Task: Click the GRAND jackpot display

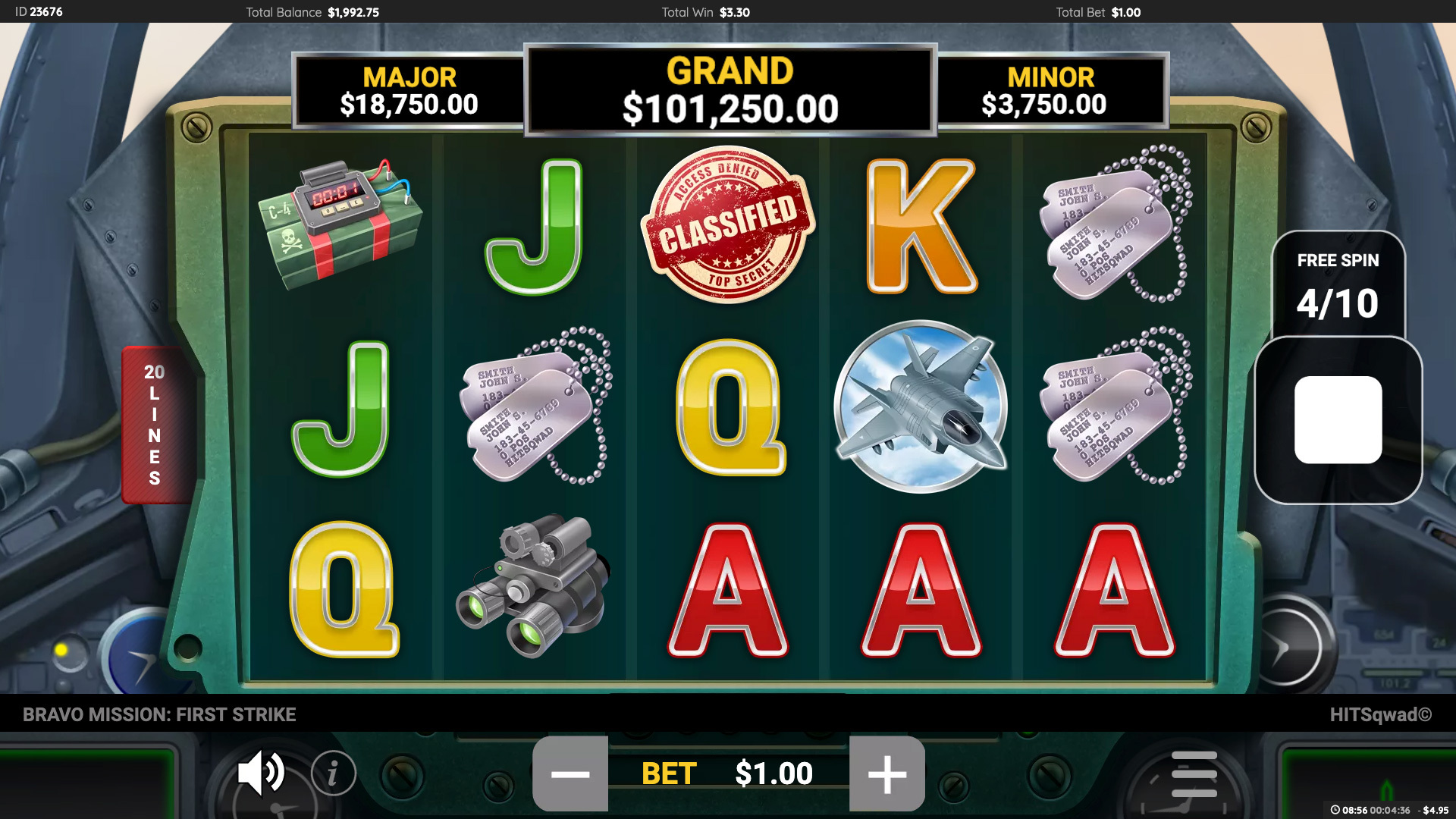Action: (728, 91)
